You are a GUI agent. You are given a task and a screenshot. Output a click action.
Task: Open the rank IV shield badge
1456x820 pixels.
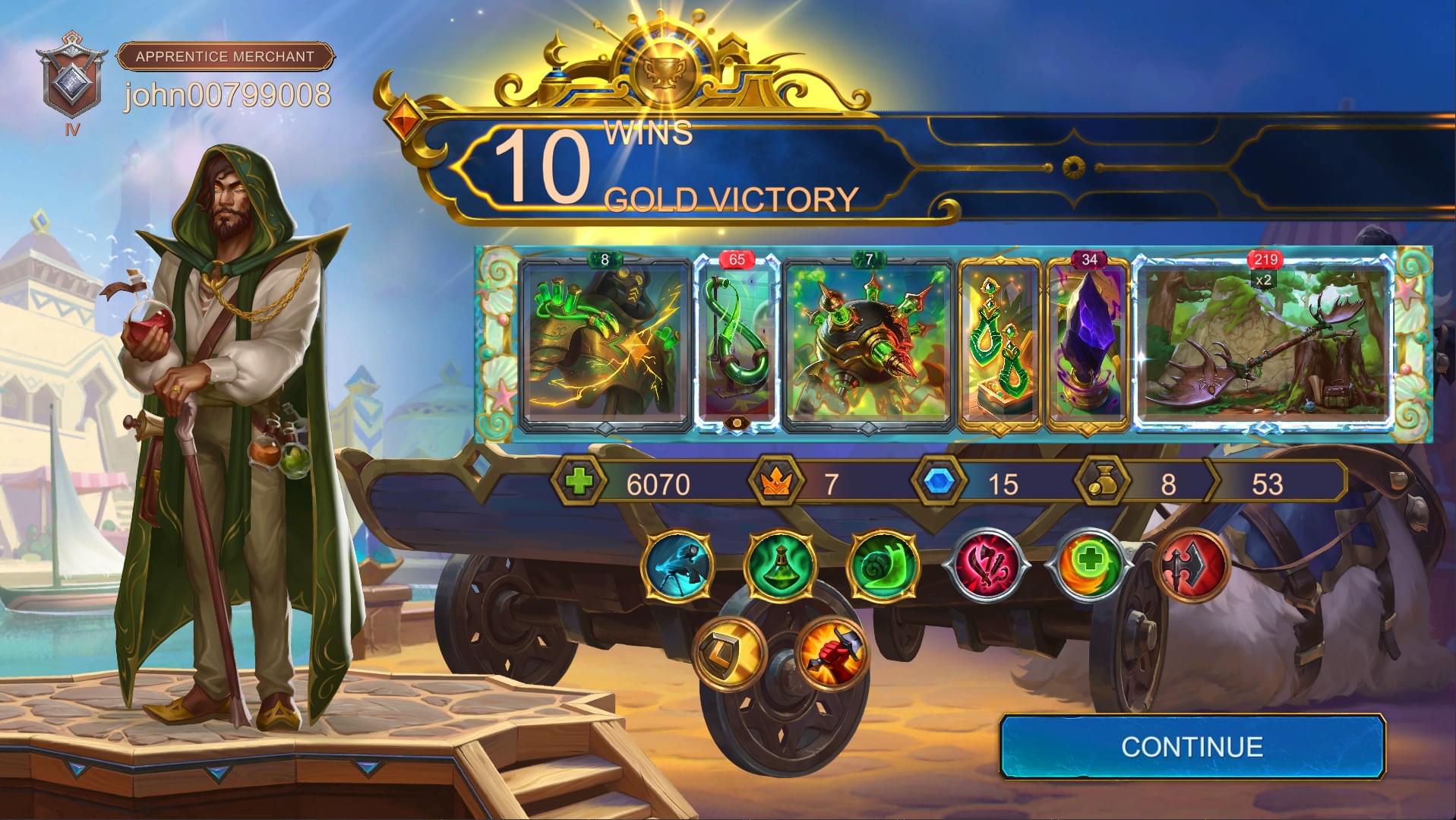pyautogui.click(x=72, y=82)
